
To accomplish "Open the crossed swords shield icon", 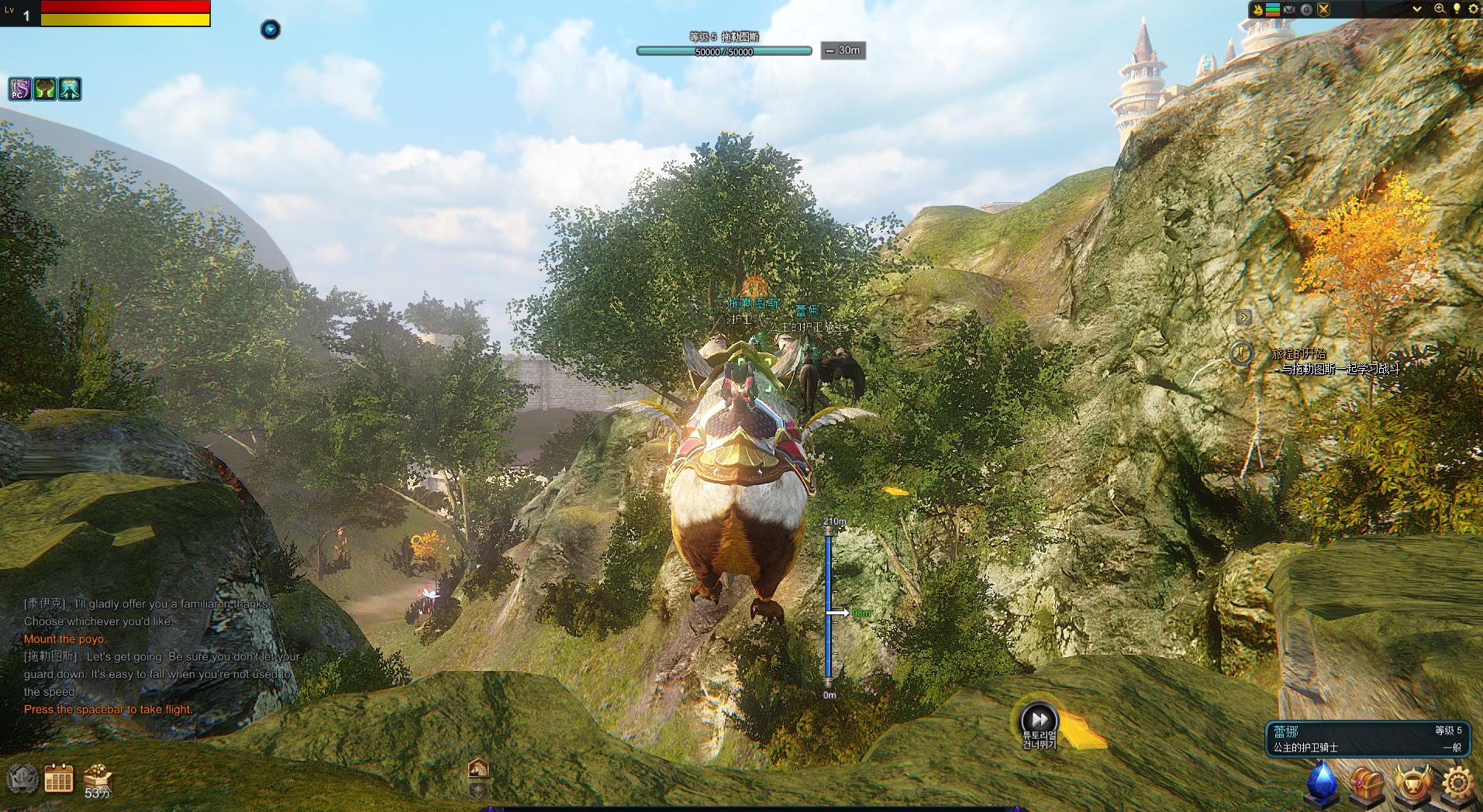I will (1323, 9).
